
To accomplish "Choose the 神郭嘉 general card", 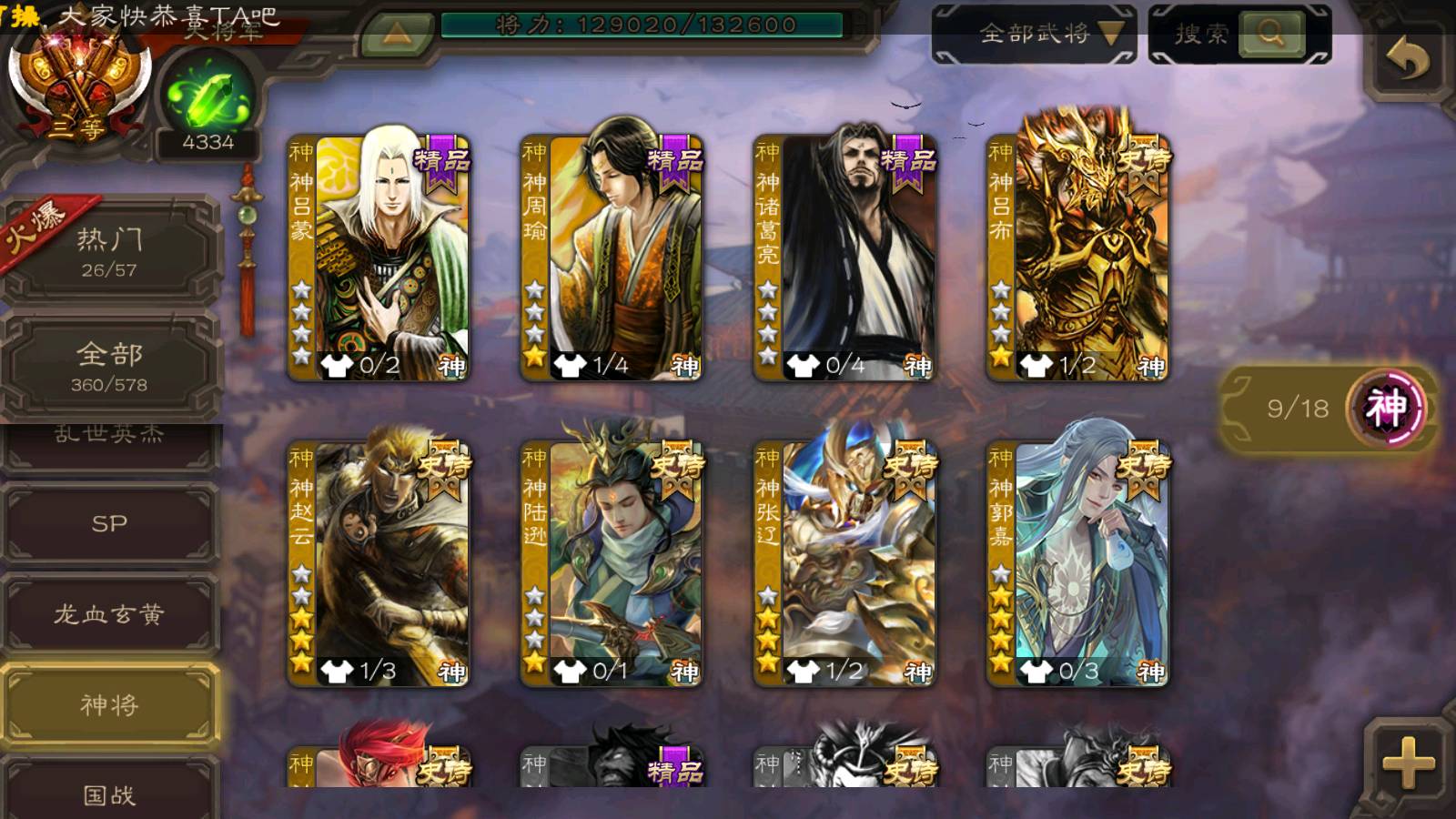I will tap(1077, 562).
